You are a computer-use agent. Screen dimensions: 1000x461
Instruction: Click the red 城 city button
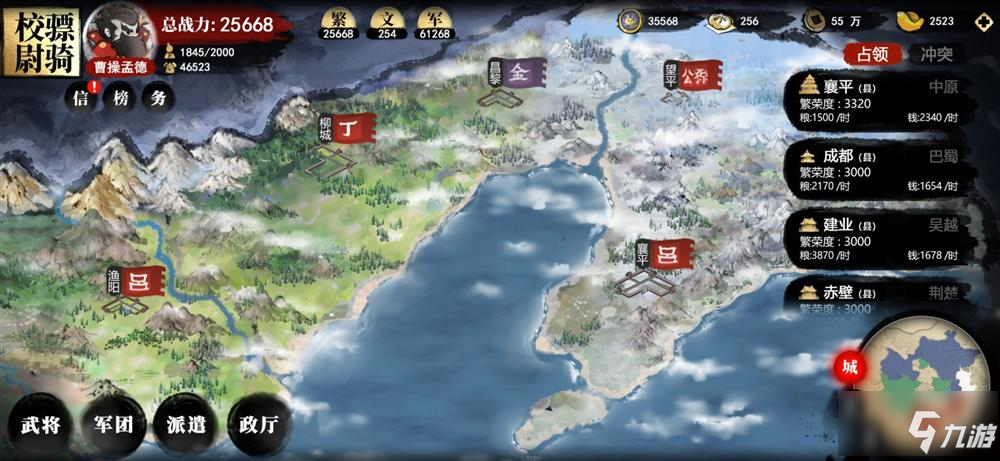[849, 368]
